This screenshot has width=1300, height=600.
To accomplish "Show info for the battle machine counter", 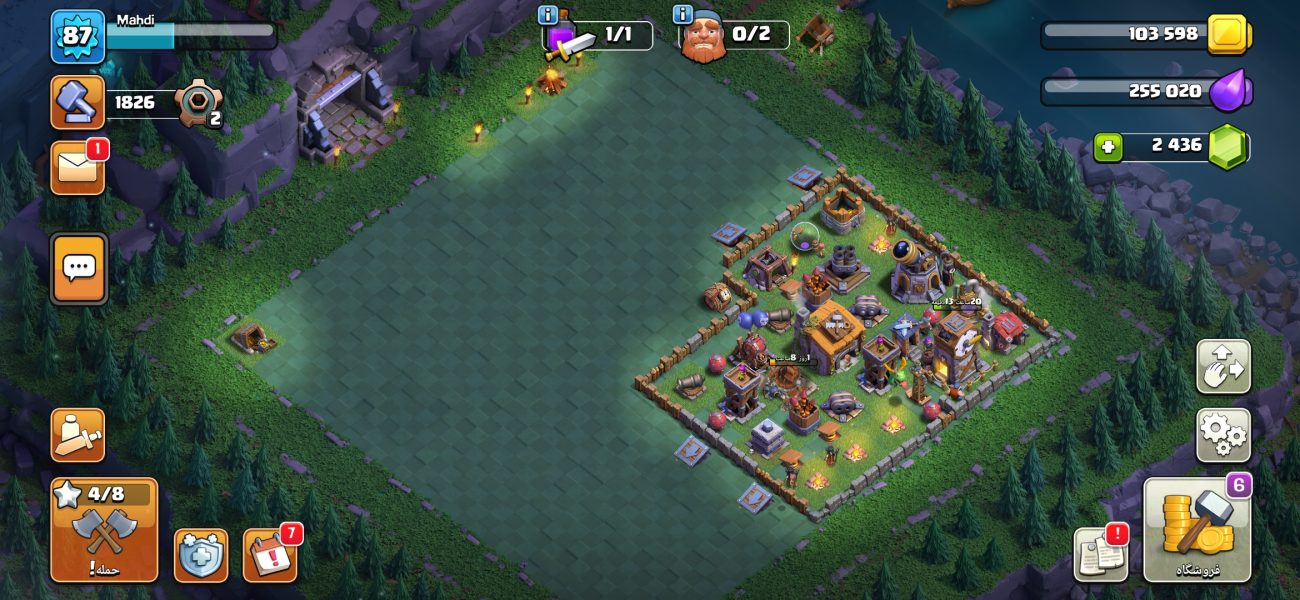I will [548, 14].
